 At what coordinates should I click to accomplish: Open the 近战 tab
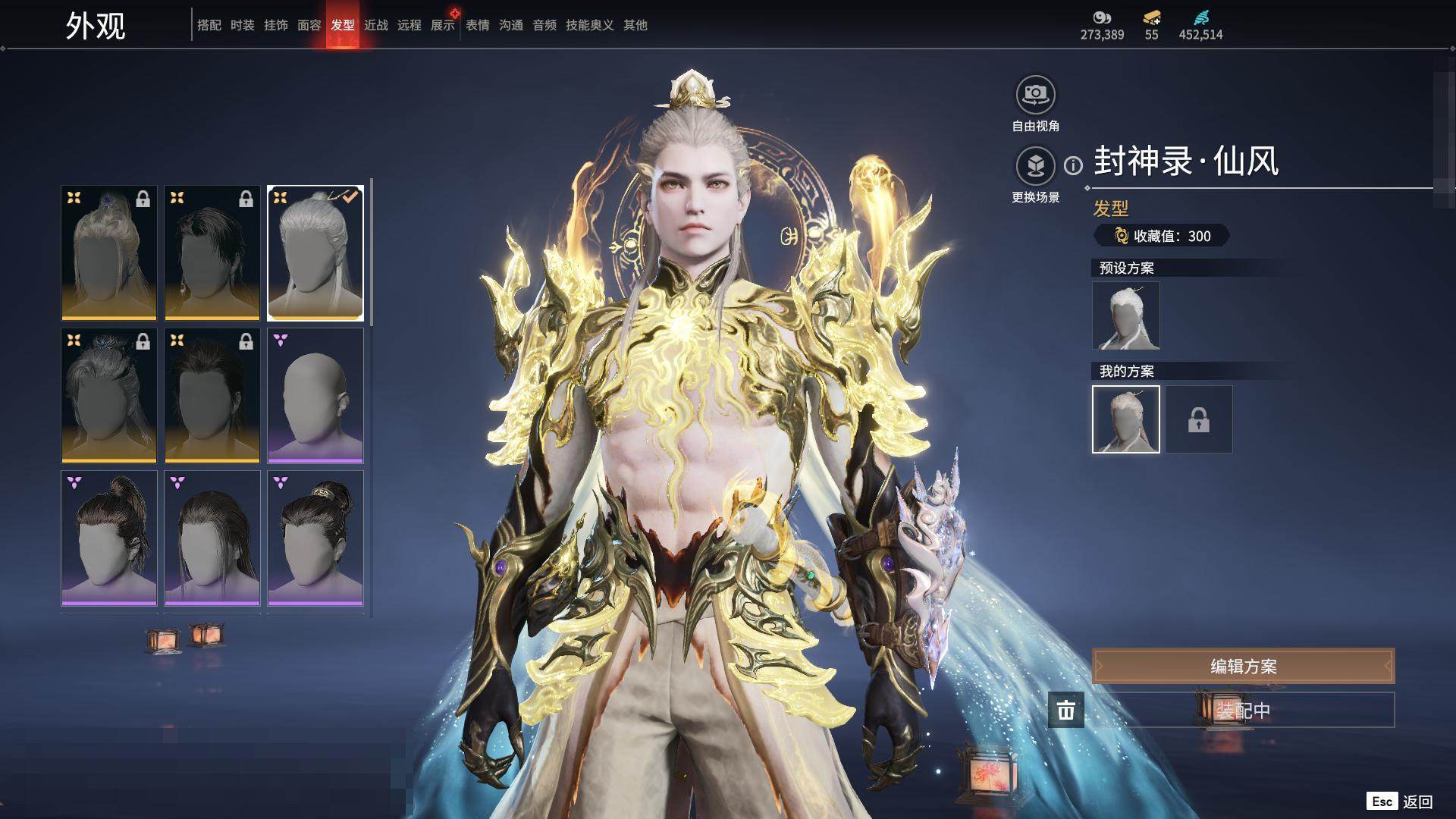[376, 25]
